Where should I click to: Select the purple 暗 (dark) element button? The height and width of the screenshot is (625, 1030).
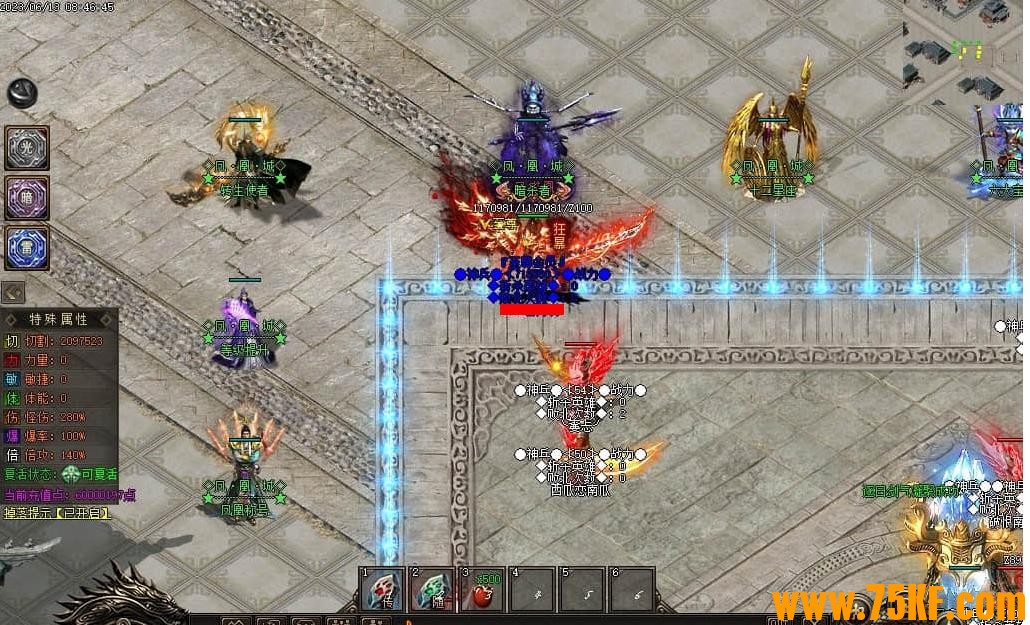click(x=27, y=198)
